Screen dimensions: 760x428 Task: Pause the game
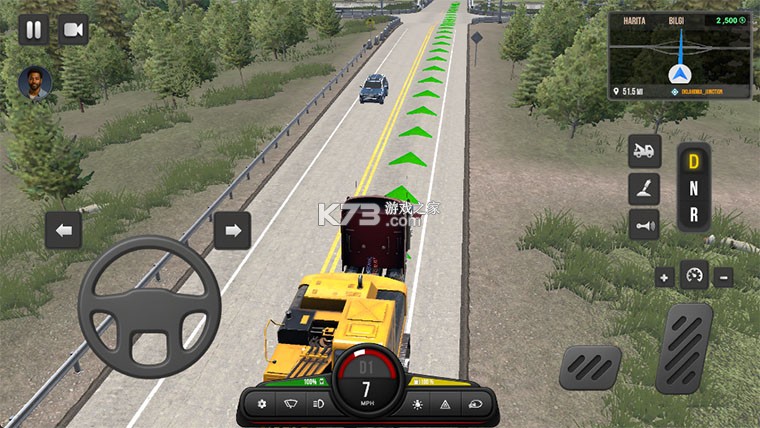33,29
